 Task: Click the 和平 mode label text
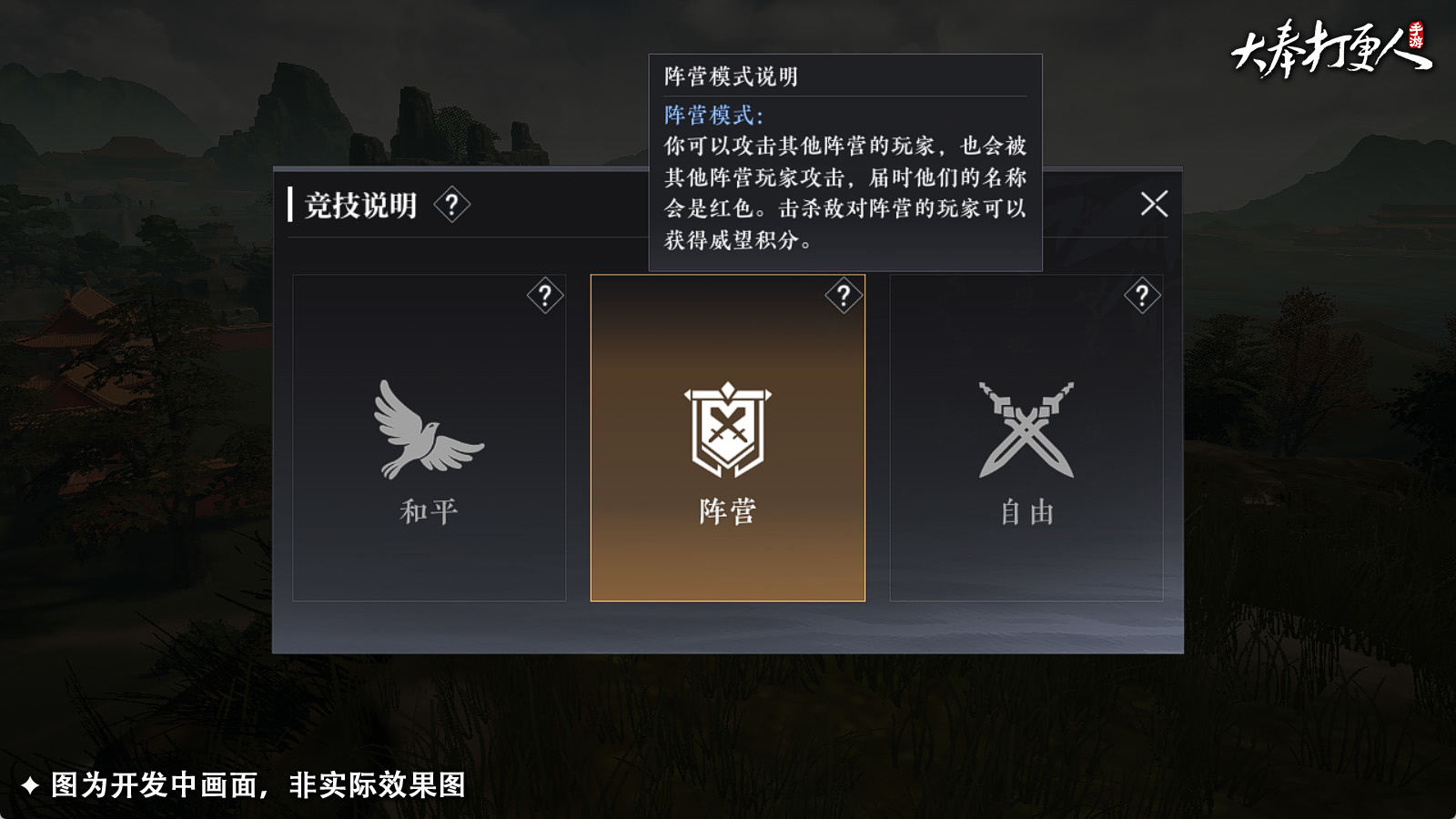428,511
